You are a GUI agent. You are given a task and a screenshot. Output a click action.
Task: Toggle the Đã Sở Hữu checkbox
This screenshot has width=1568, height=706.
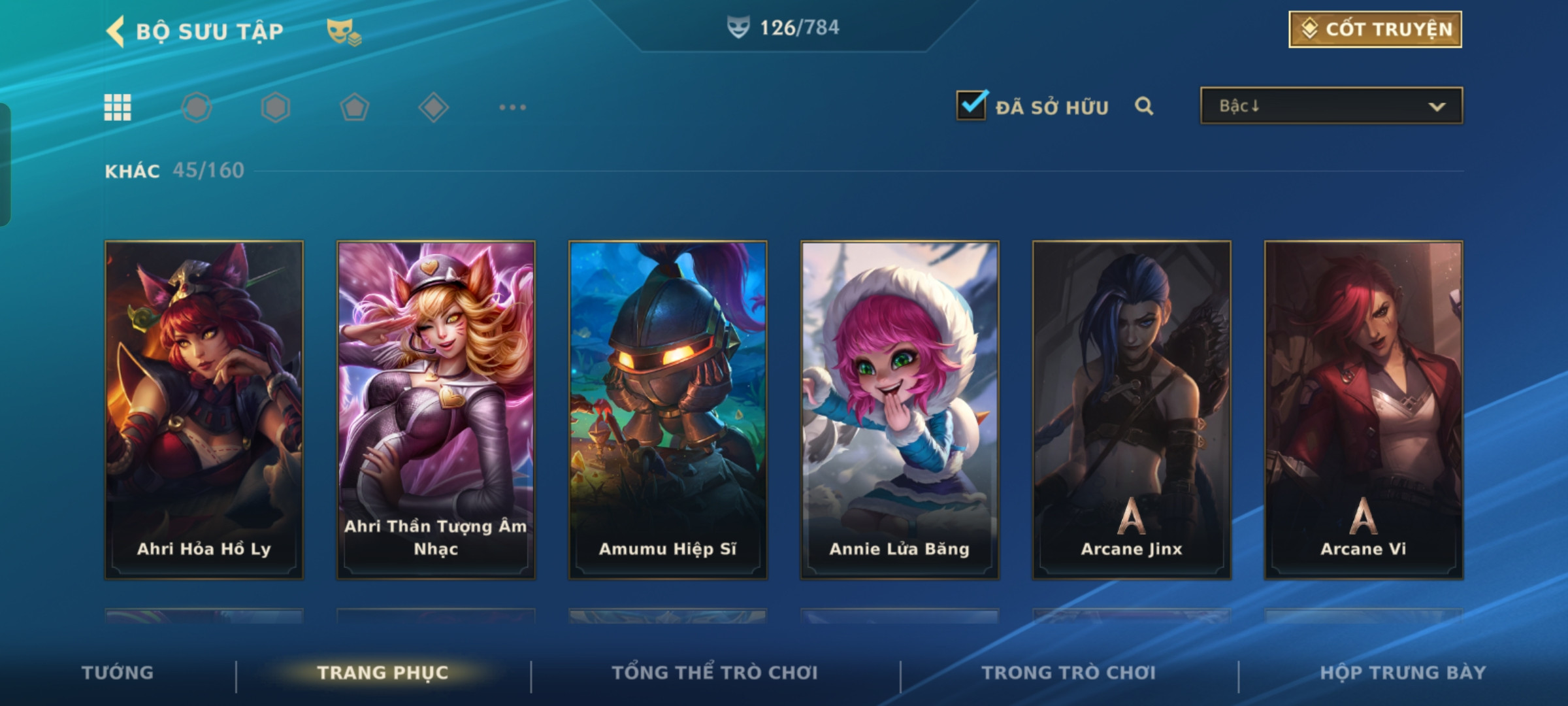(972, 106)
